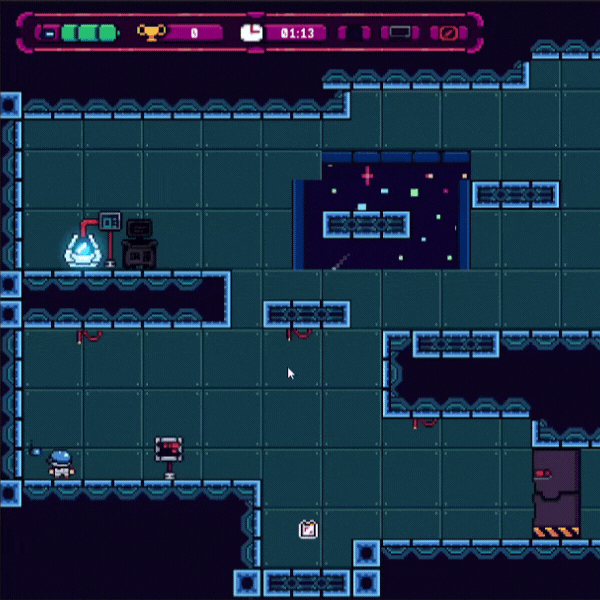
Task: Select the grey rectangle item slot
Action: (x=400, y=33)
